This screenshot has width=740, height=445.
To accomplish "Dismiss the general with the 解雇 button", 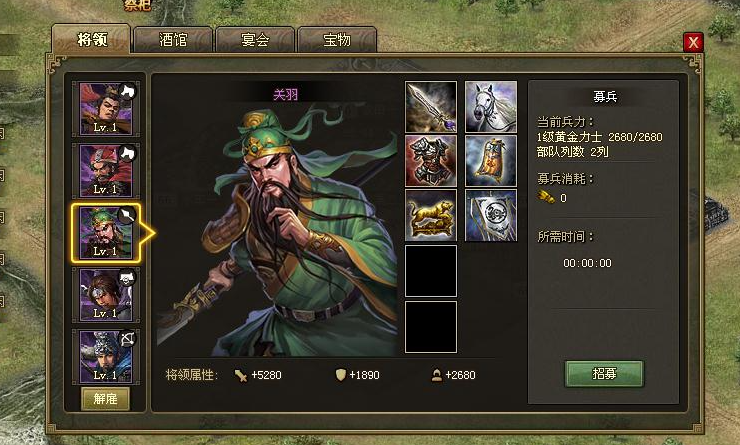I will (105, 397).
